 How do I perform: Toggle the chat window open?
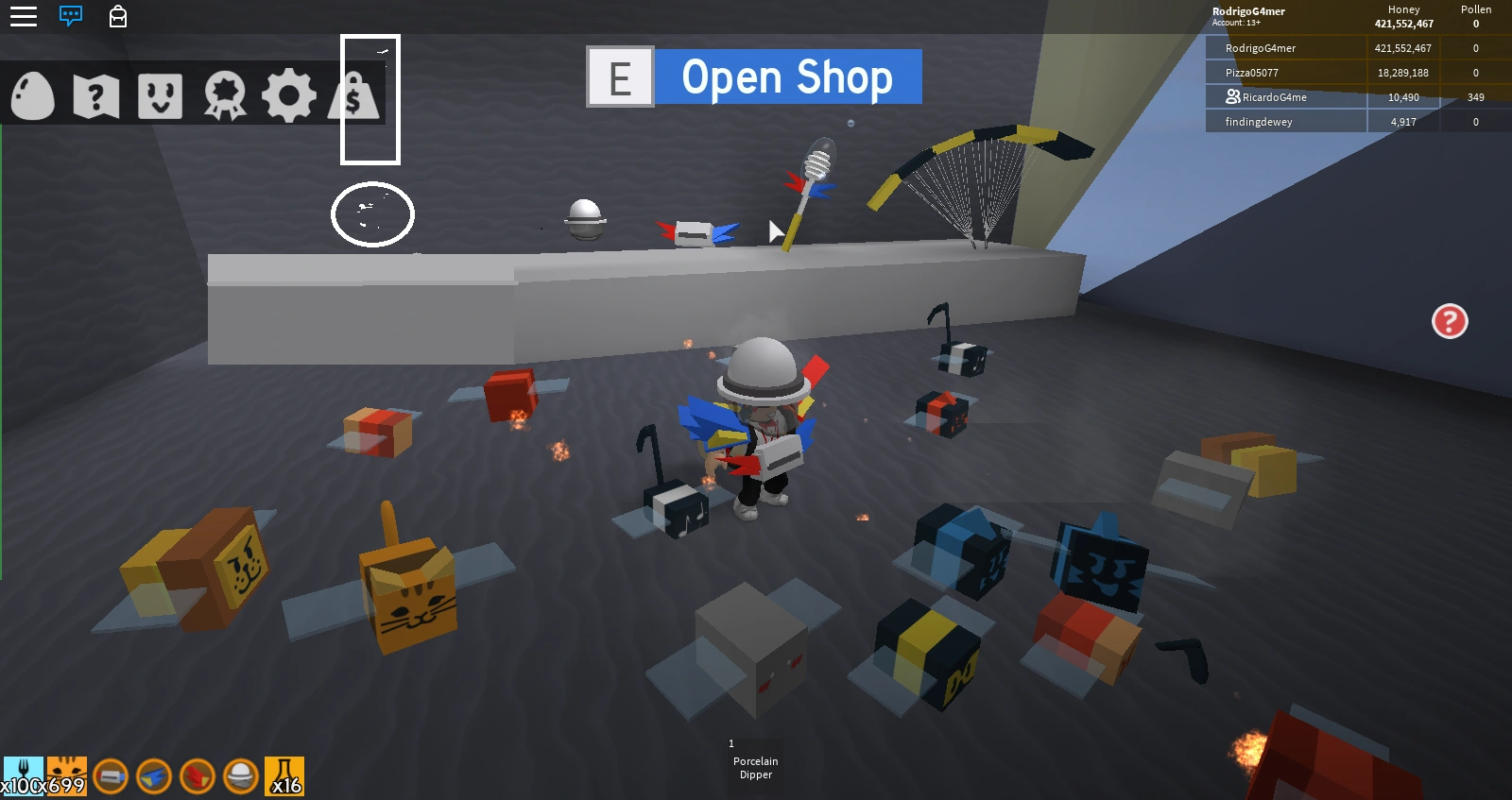(x=69, y=16)
